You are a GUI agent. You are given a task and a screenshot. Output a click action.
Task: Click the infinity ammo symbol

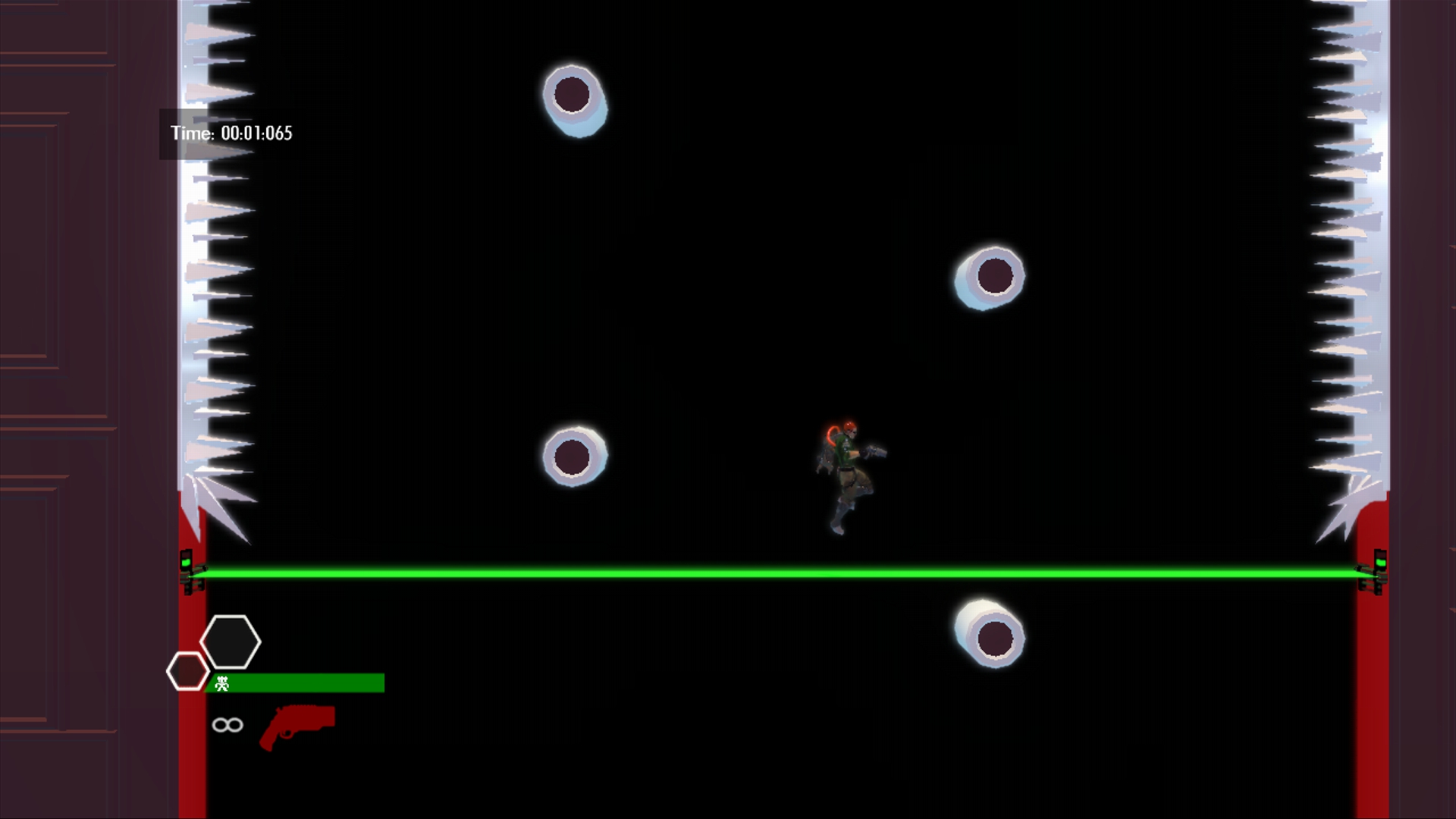[227, 725]
